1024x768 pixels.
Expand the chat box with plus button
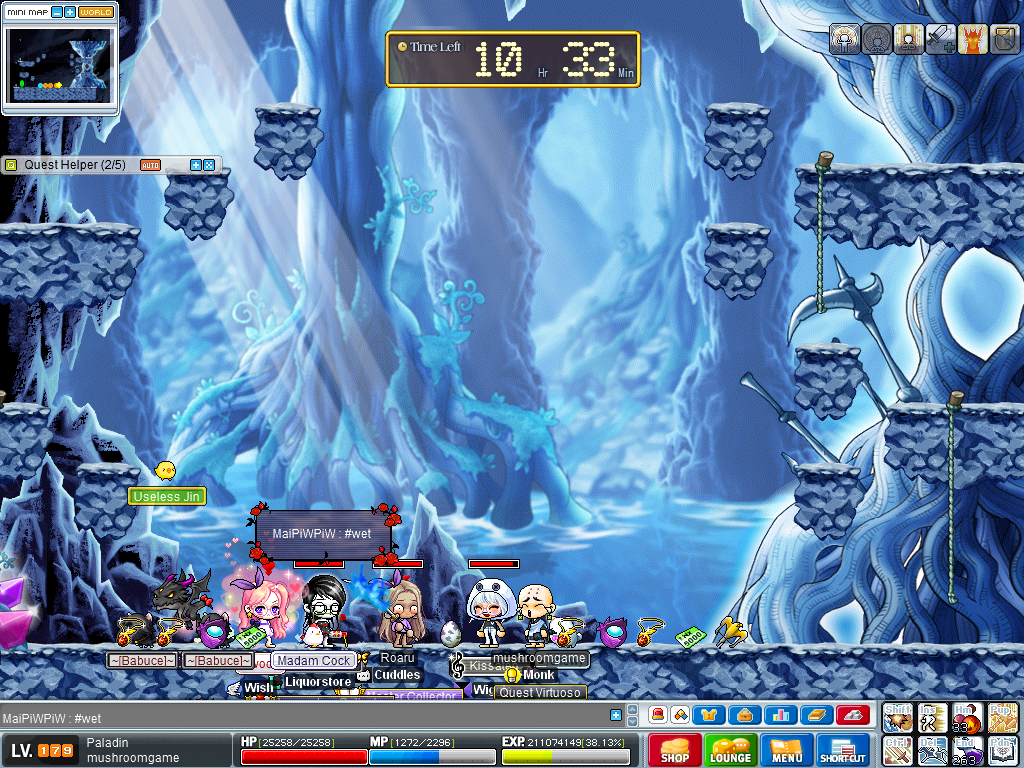point(617,715)
